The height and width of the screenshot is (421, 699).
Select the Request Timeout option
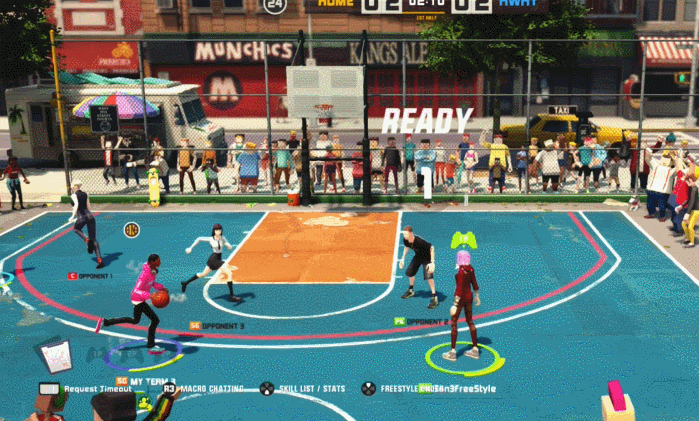98,389
